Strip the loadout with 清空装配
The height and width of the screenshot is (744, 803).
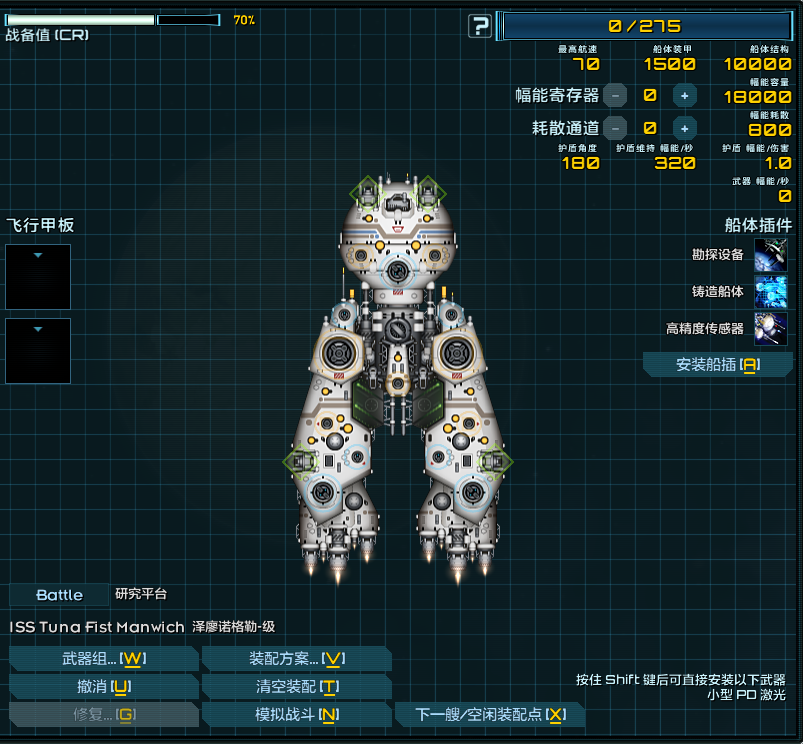pyautogui.click(x=296, y=687)
